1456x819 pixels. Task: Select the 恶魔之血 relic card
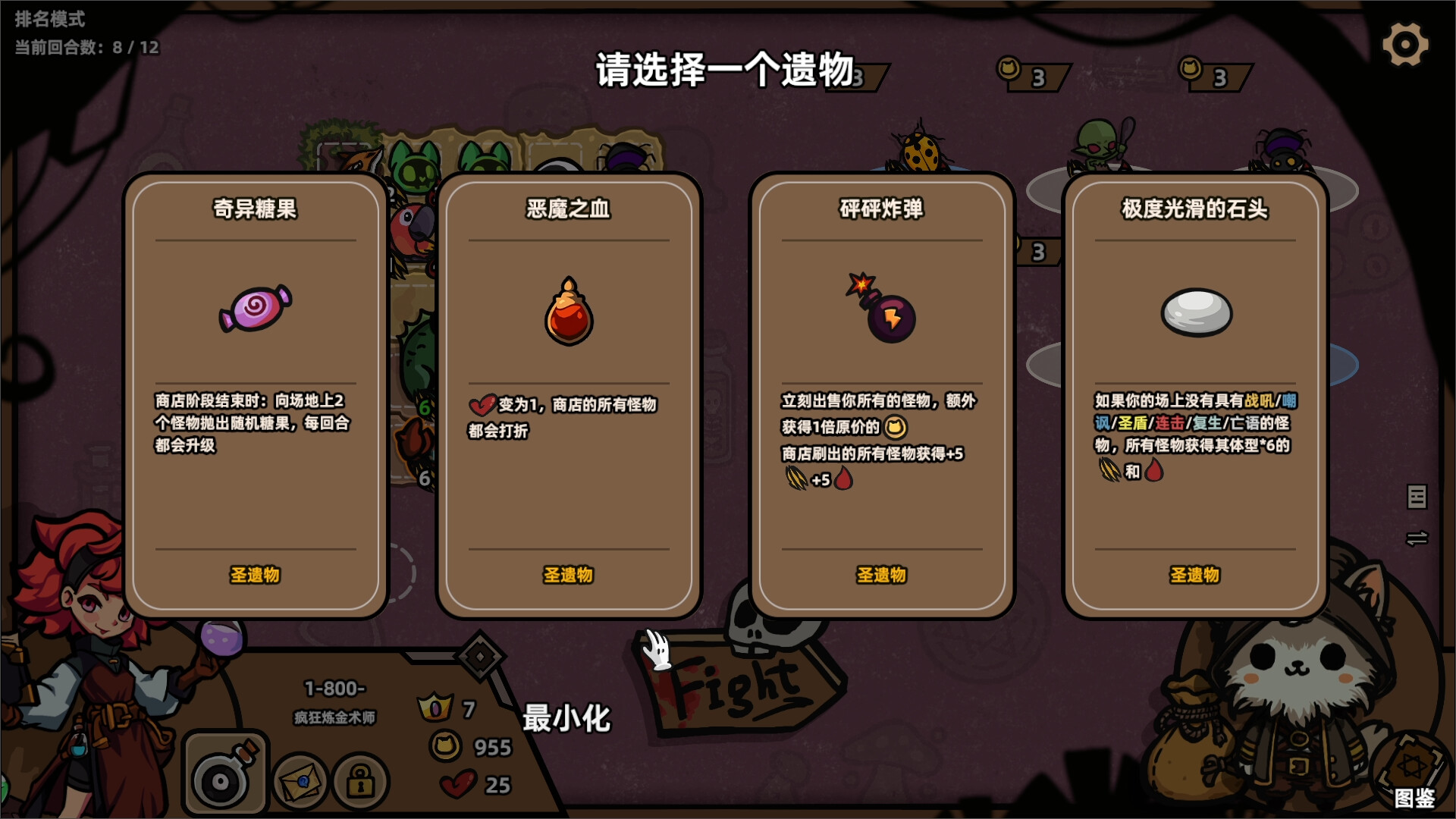[568, 394]
